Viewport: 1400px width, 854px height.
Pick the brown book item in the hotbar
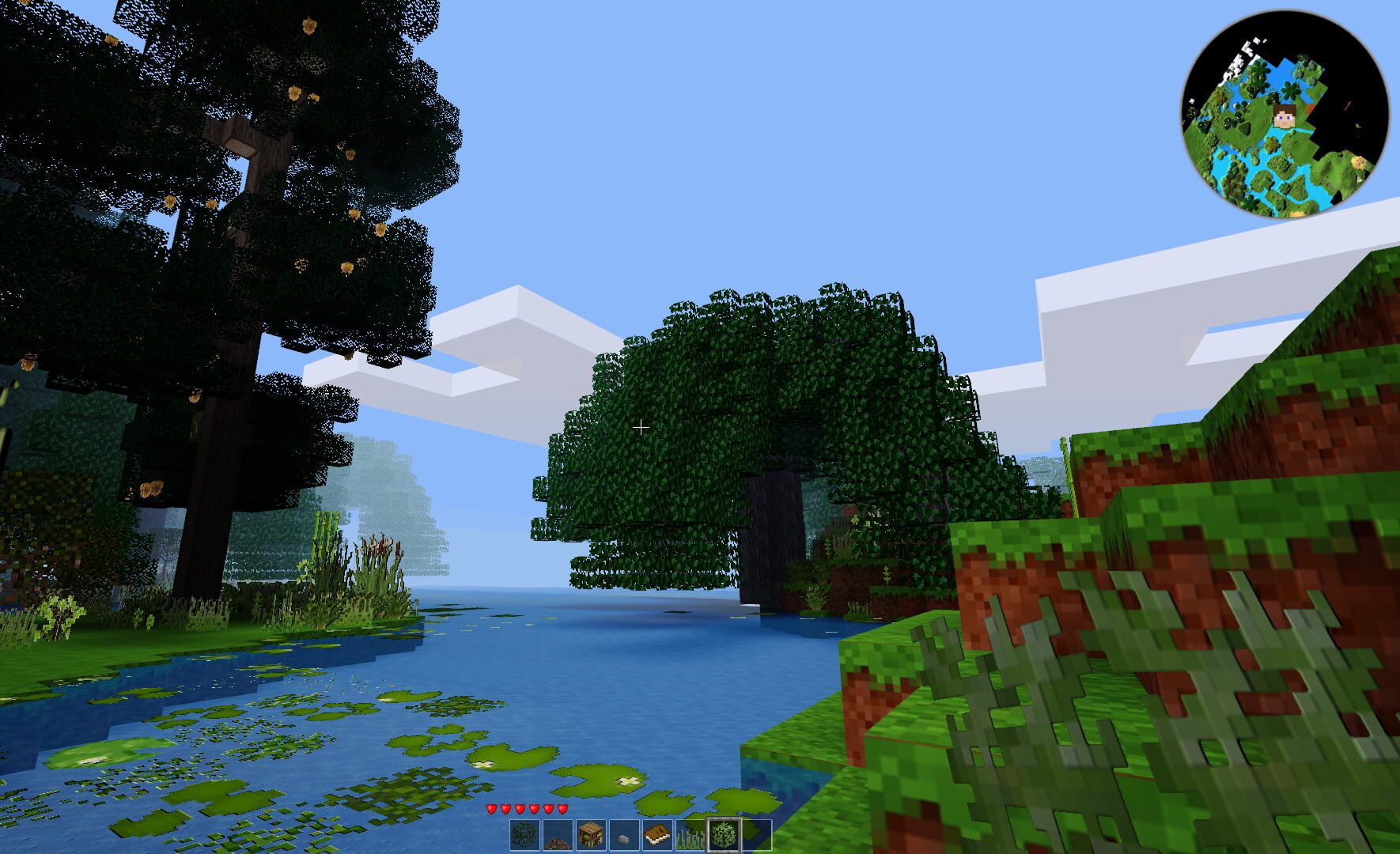656,836
